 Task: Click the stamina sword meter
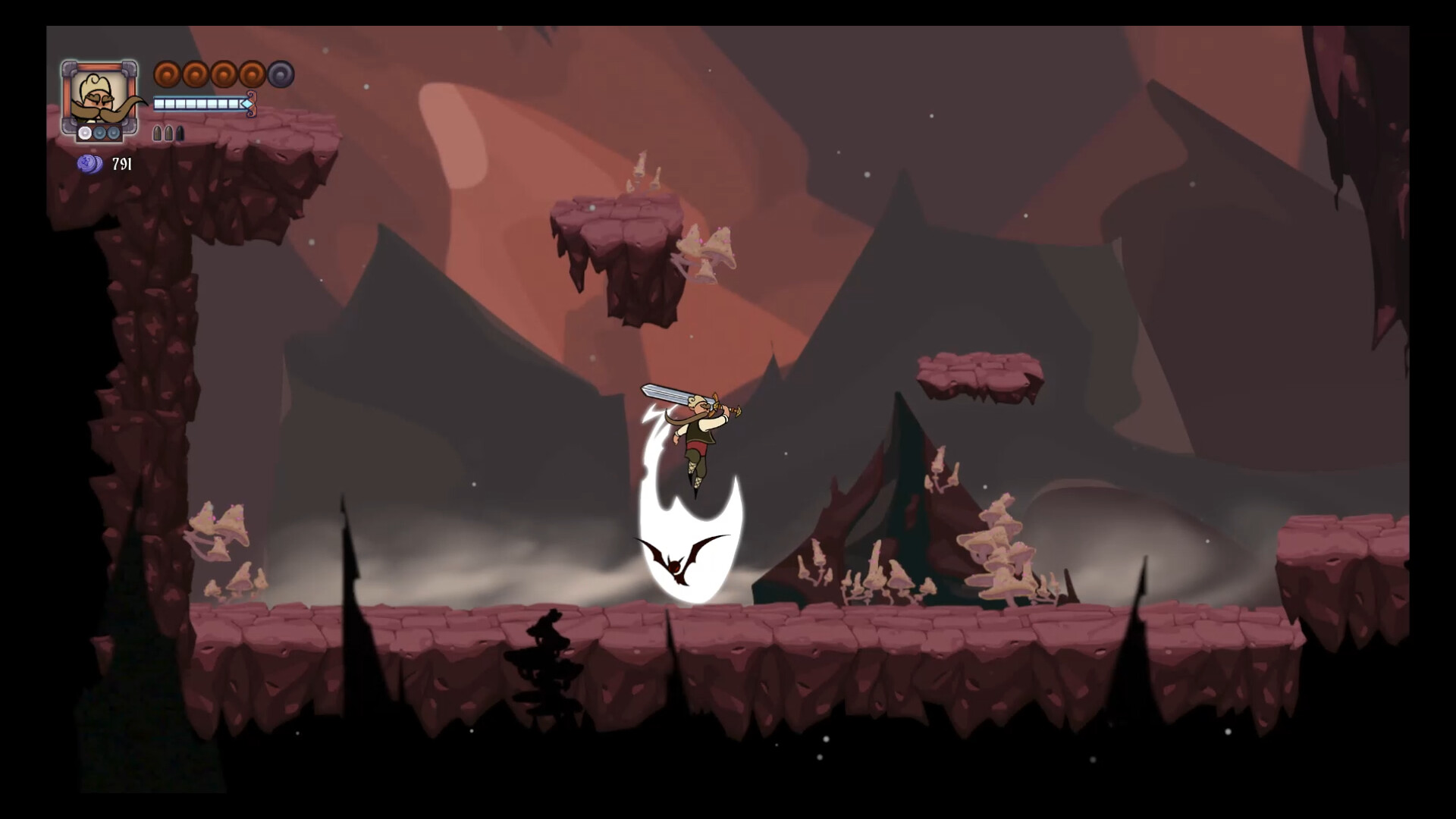200,103
